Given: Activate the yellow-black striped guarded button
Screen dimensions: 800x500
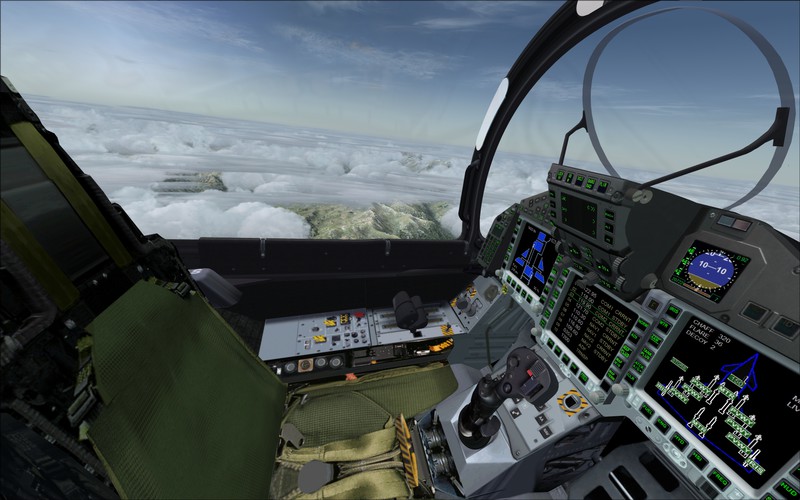Looking at the screenshot, I should click(571, 403).
